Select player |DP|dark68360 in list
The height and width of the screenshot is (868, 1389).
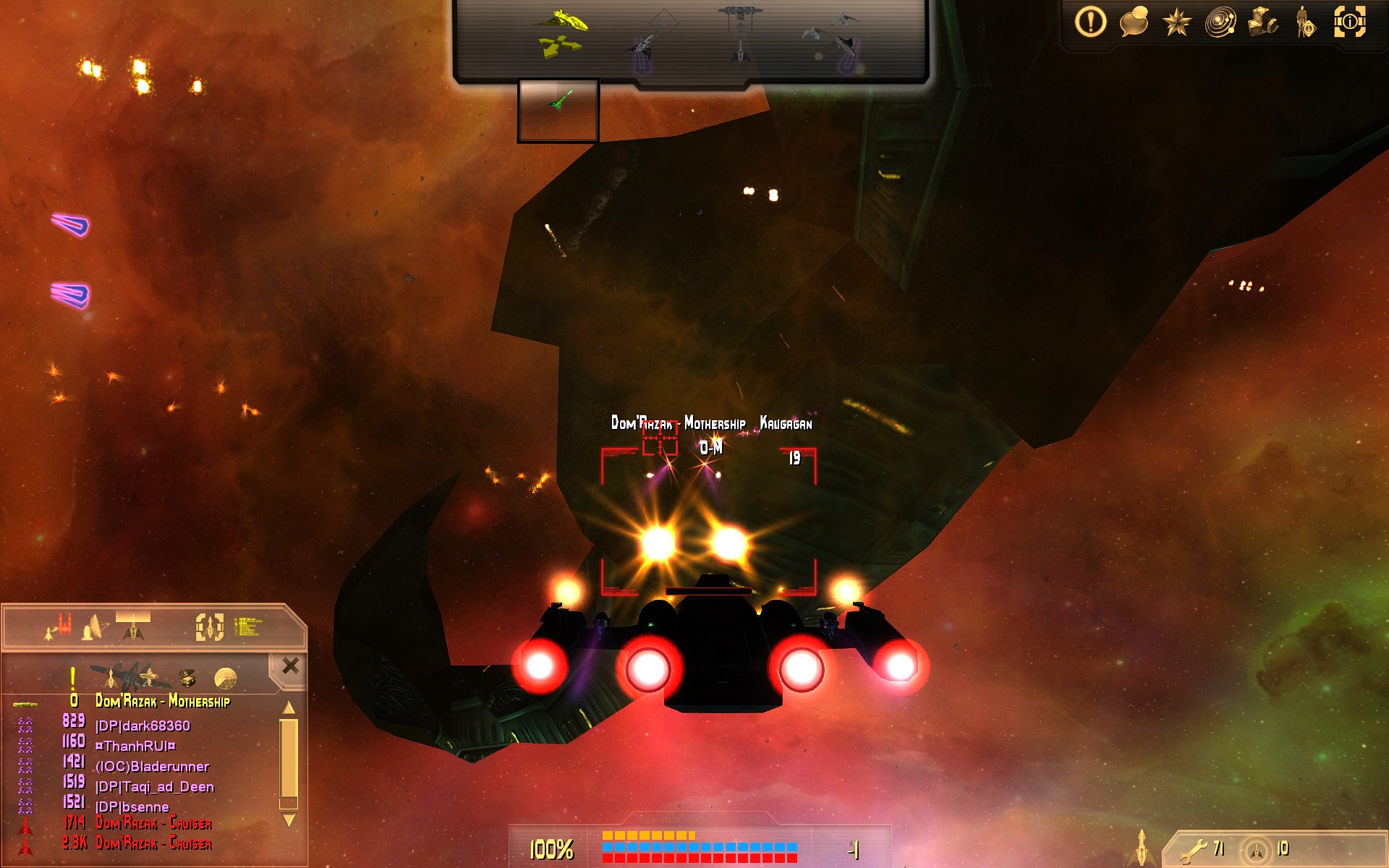[x=143, y=726]
